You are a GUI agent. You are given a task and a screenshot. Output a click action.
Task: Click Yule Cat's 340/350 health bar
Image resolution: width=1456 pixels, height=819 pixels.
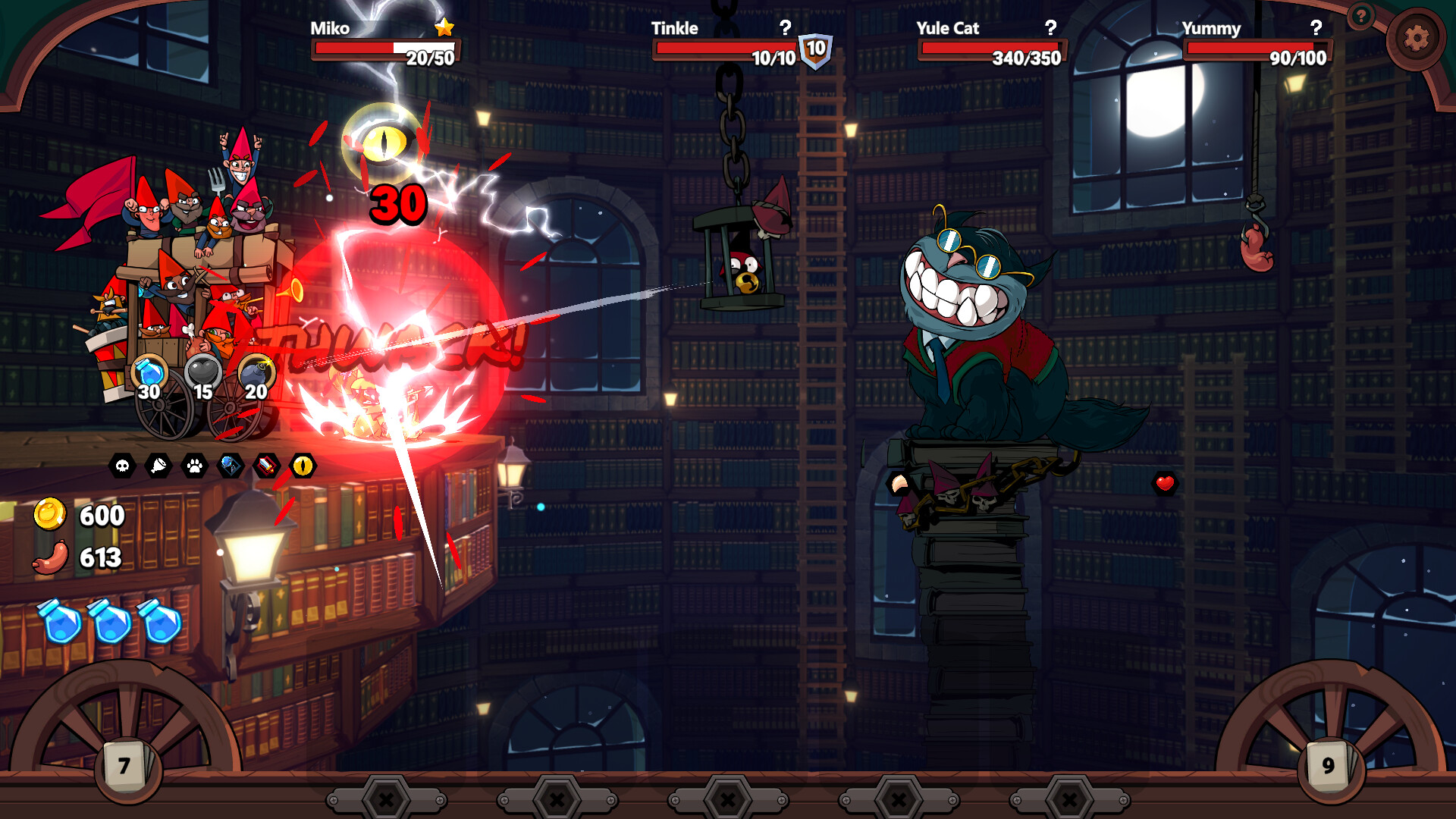tap(993, 50)
